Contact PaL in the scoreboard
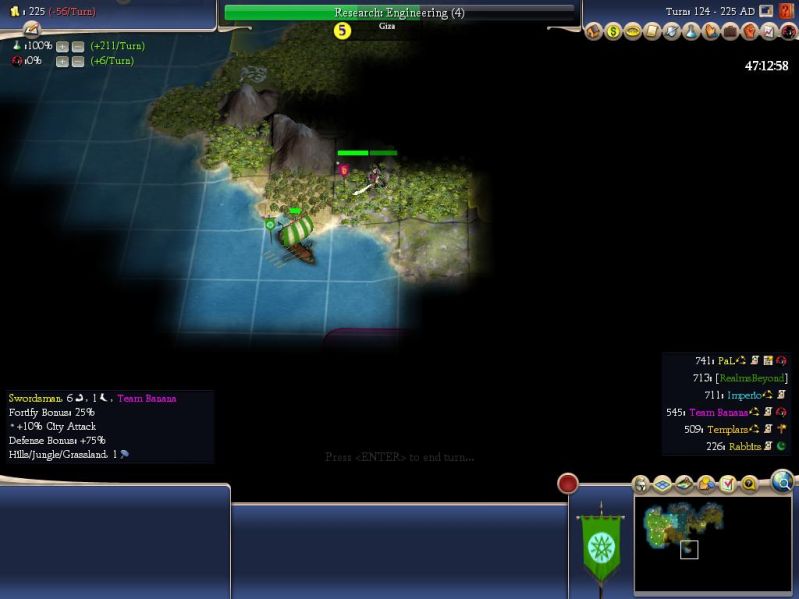The width and height of the screenshot is (799, 599). click(726, 361)
